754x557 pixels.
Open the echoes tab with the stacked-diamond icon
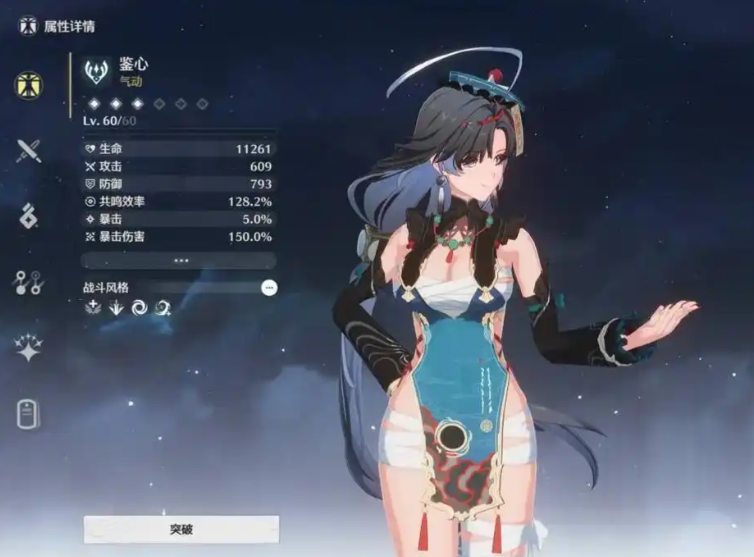coord(28,216)
